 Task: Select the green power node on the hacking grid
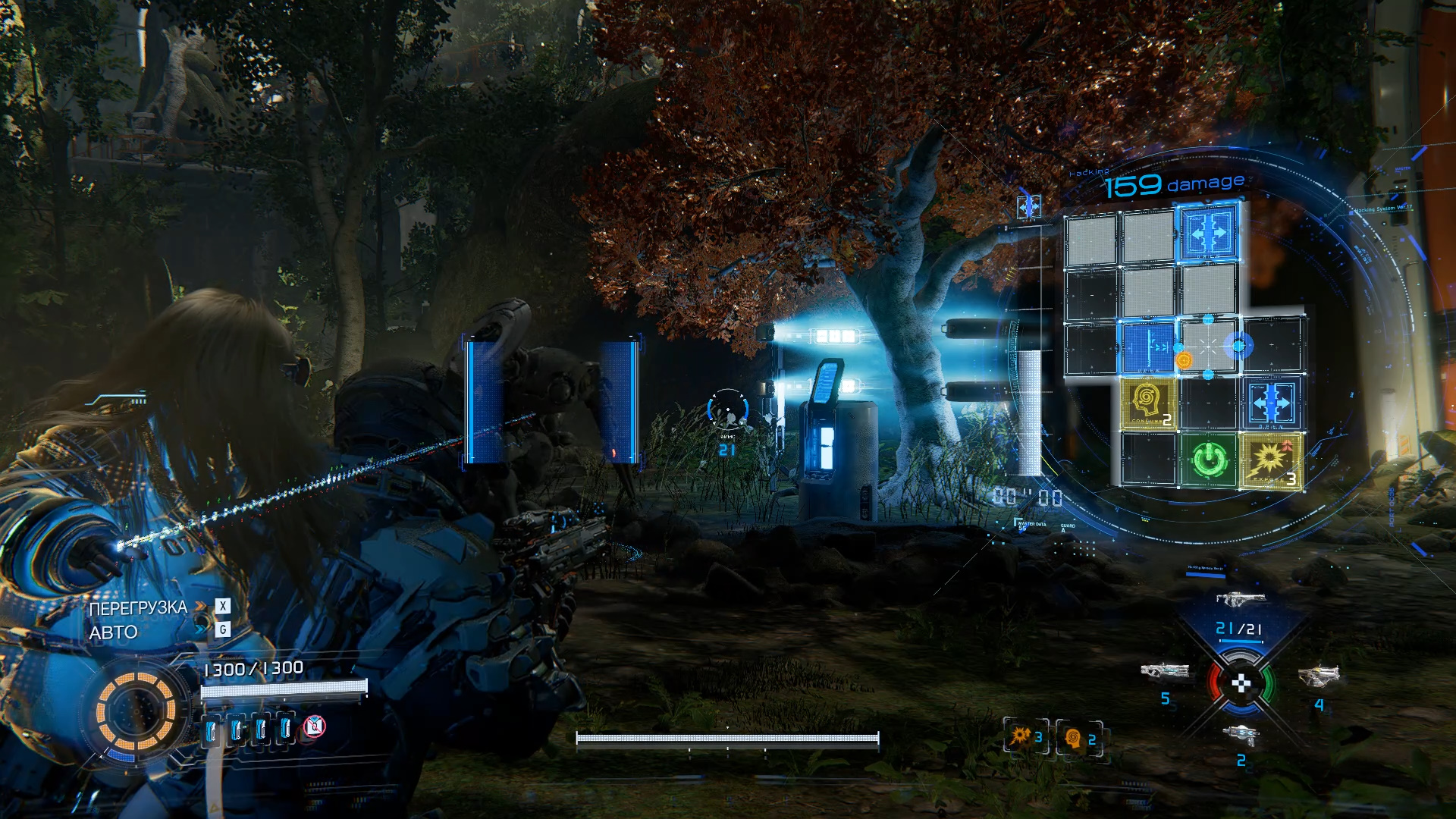(1209, 460)
